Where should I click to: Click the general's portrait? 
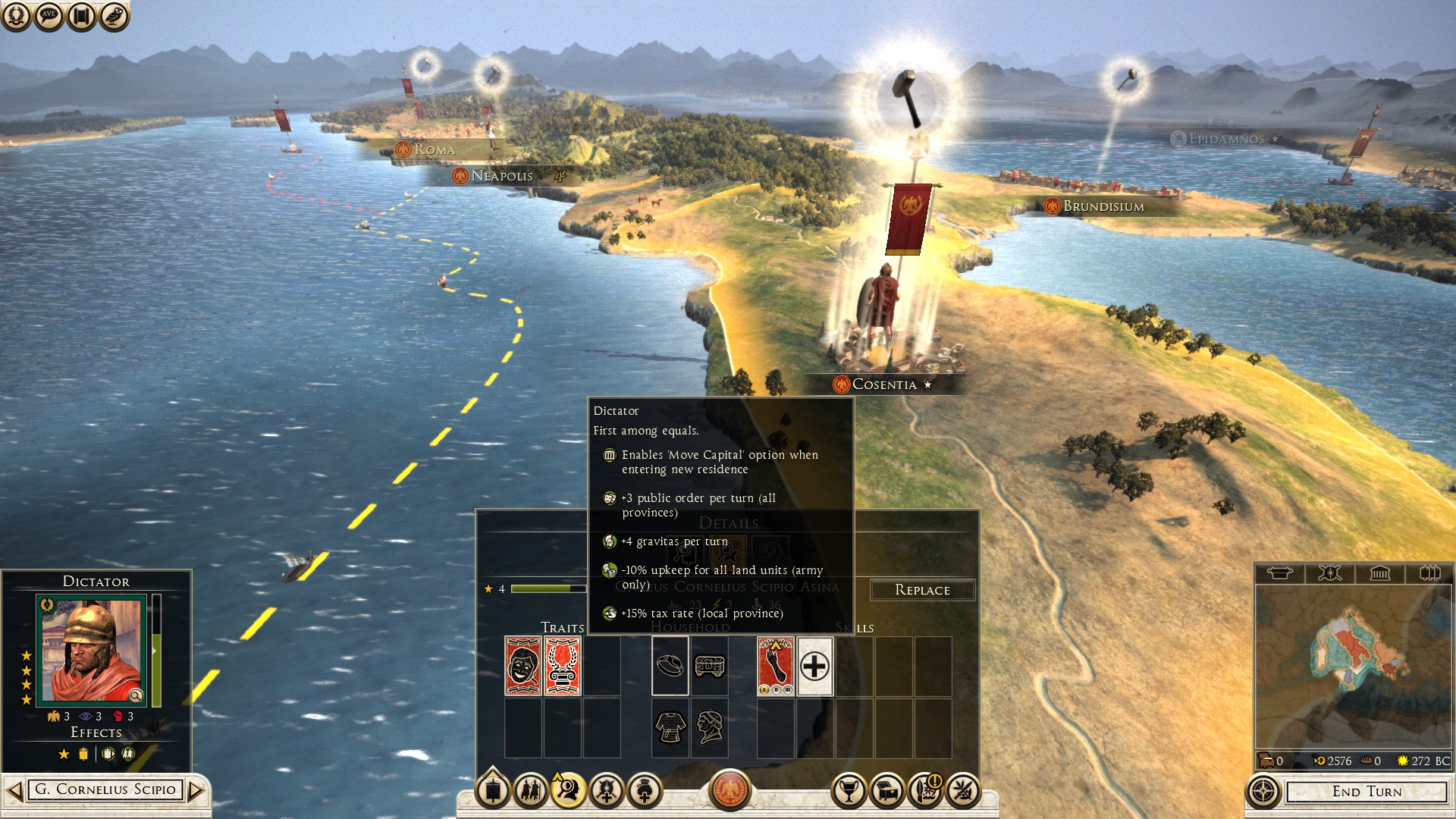tap(92, 651)
